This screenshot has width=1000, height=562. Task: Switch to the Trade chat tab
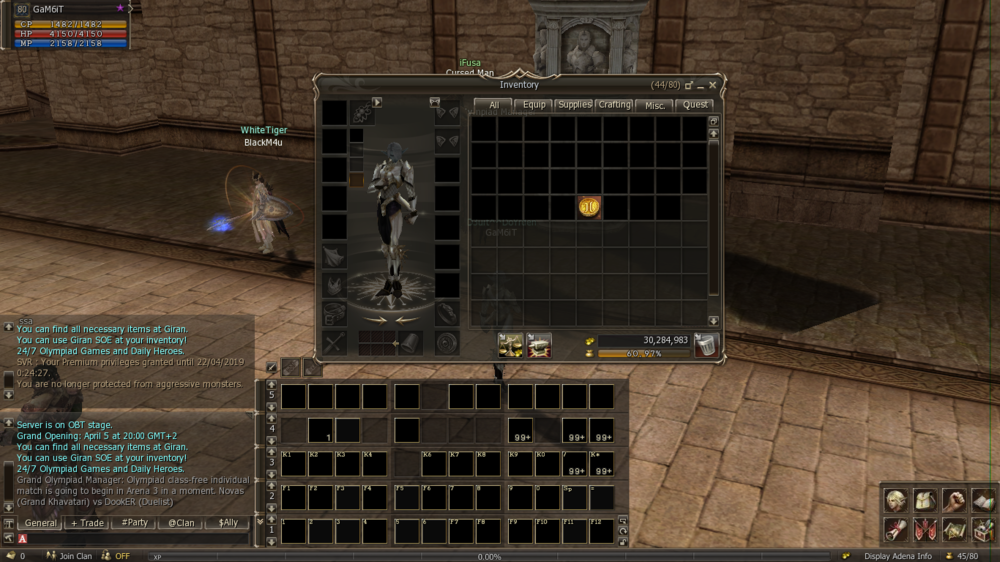[x=87, y=523]
